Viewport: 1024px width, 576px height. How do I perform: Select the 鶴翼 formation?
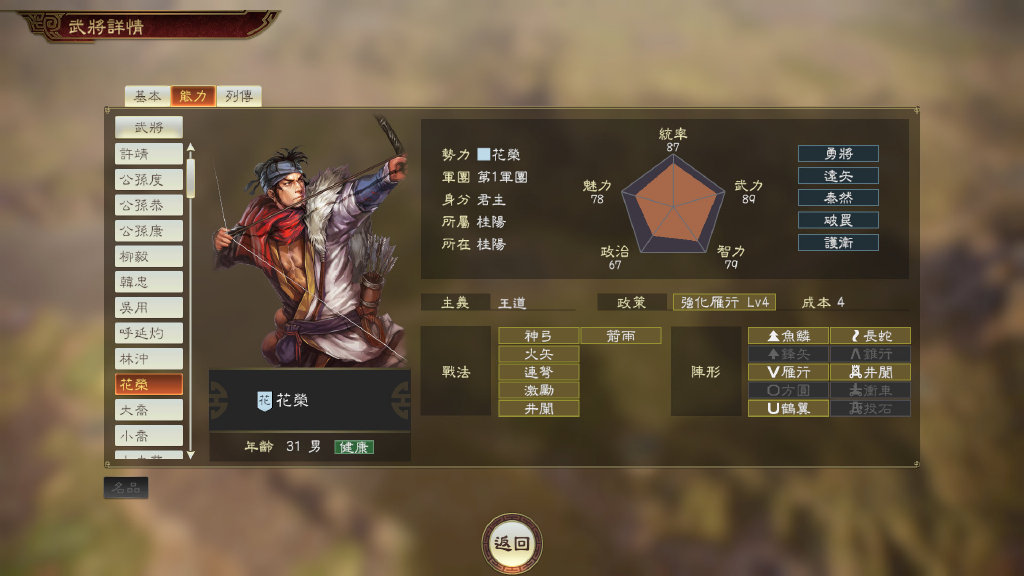coord(788,408)
